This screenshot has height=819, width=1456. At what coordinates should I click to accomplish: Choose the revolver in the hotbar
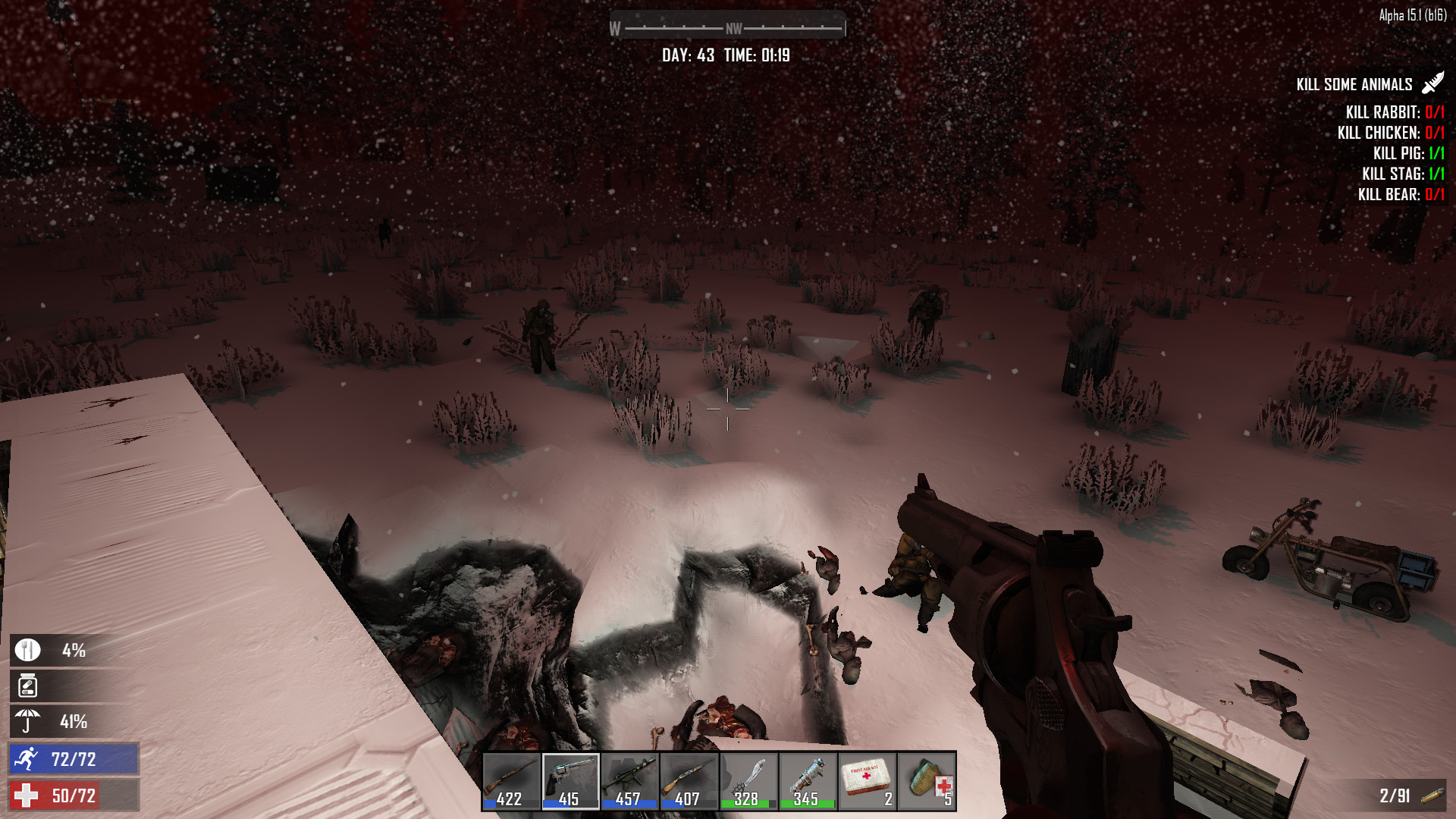pos(570,781)
